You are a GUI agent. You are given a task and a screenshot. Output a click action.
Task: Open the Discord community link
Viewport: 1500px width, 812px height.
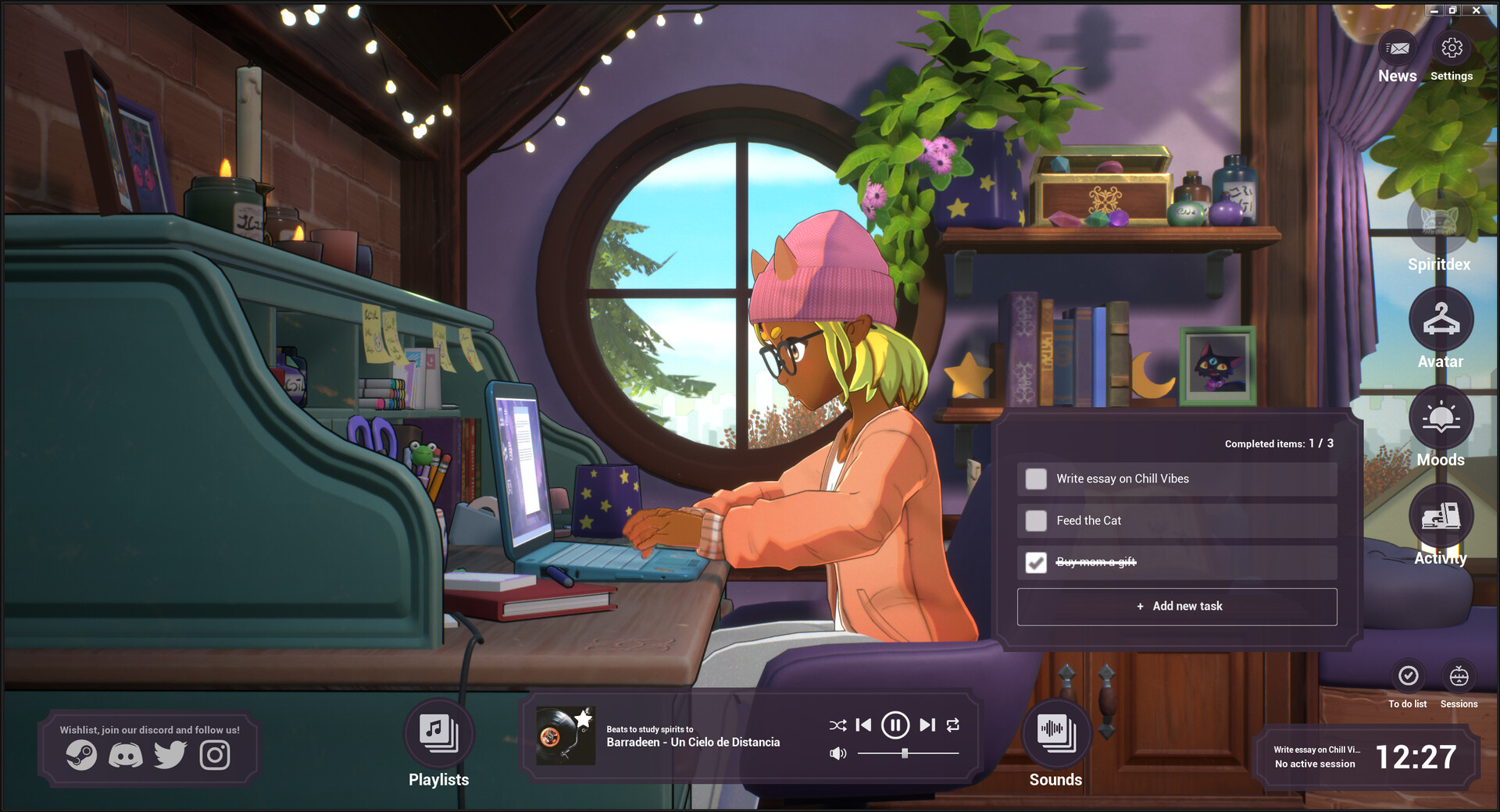coord(125,755)
